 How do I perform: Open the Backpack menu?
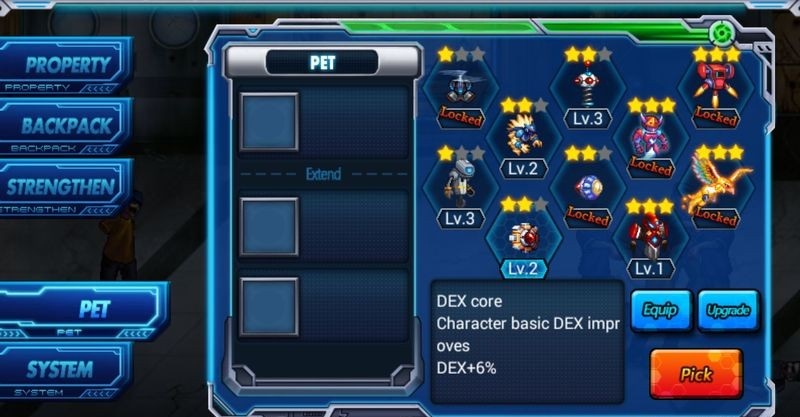point(66,127)
